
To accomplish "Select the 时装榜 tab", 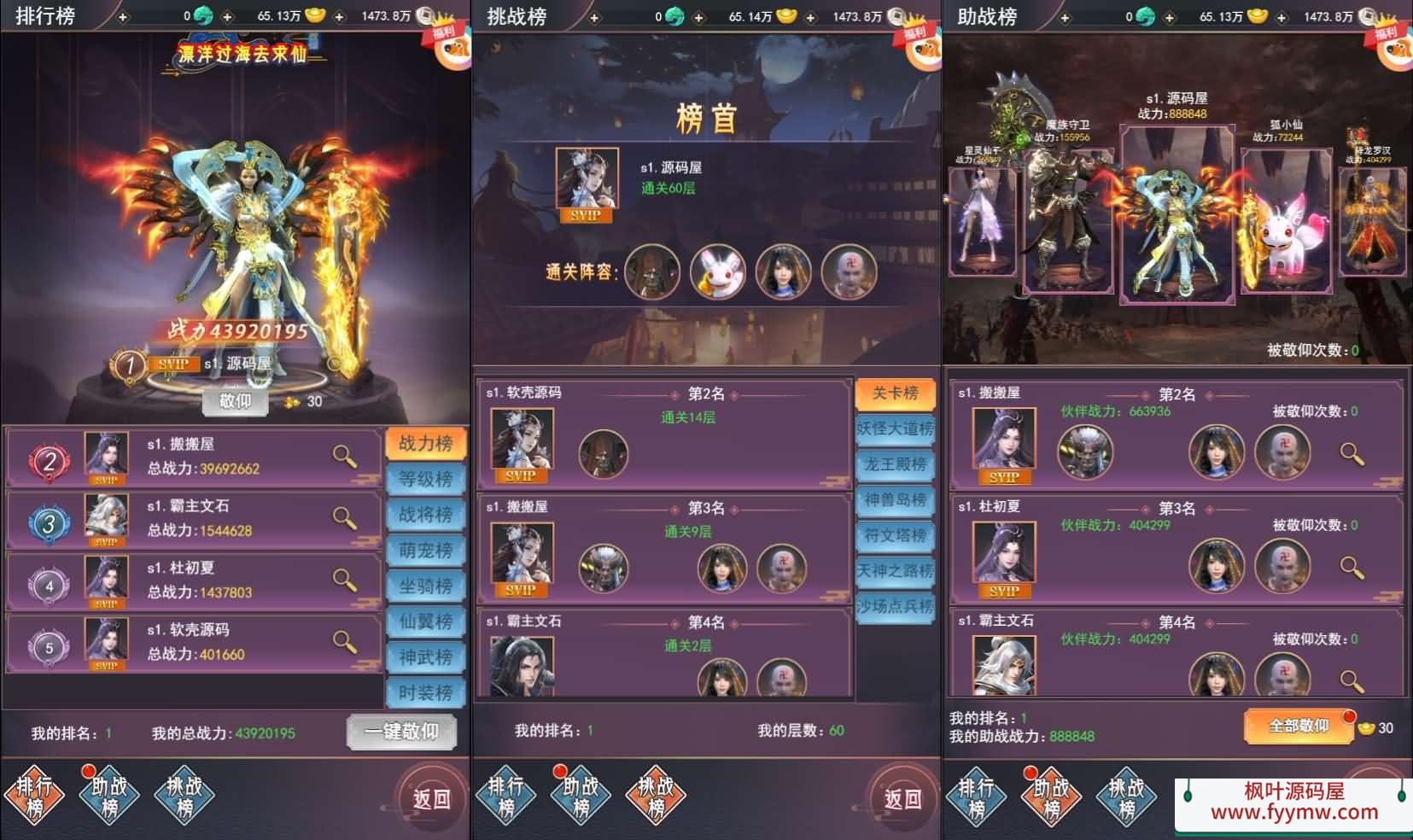I will click(x=425, y=692).
